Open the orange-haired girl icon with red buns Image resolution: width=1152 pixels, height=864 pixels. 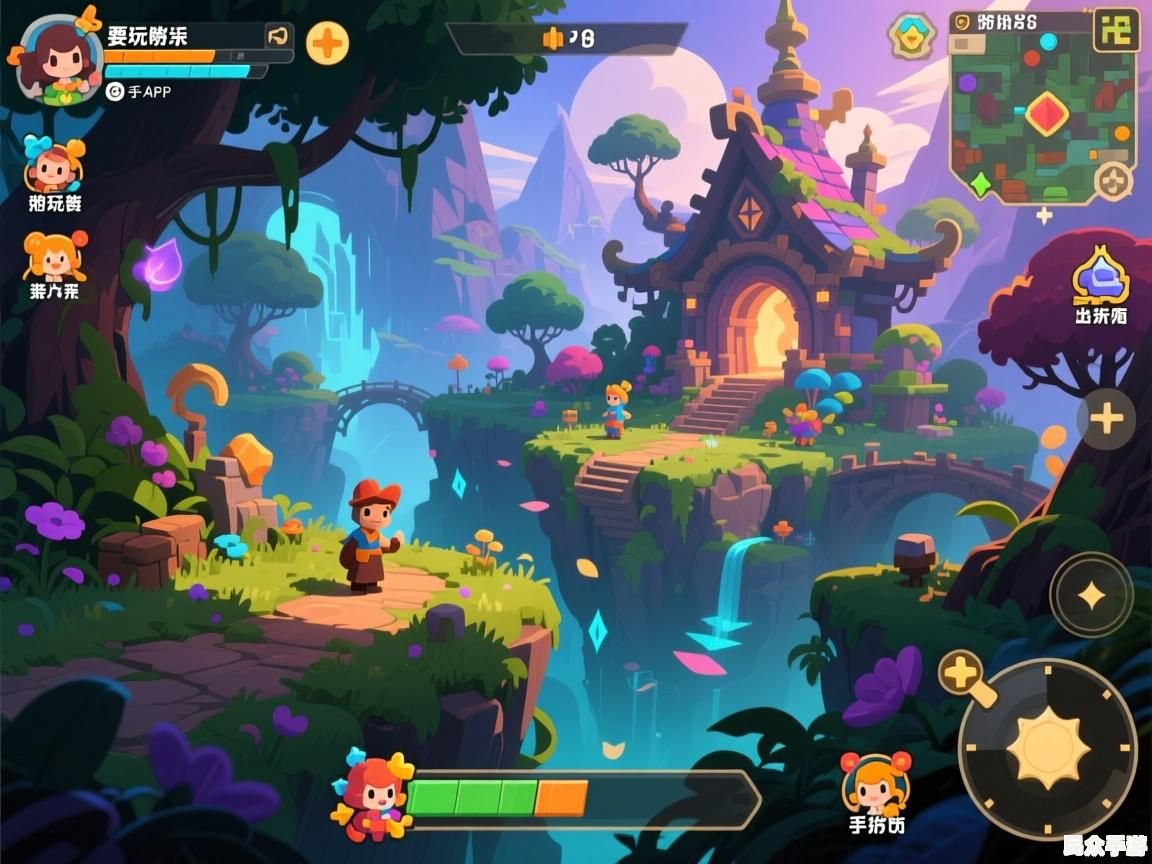click(x=876, y=783)
